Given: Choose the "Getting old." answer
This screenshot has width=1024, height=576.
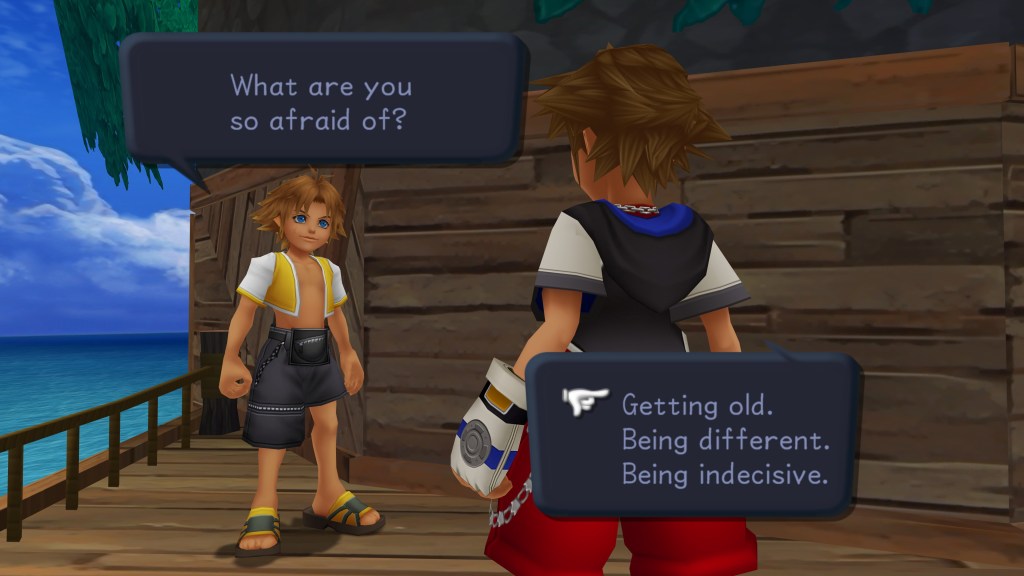Looking at the screenshot, I should click(683, 405).
